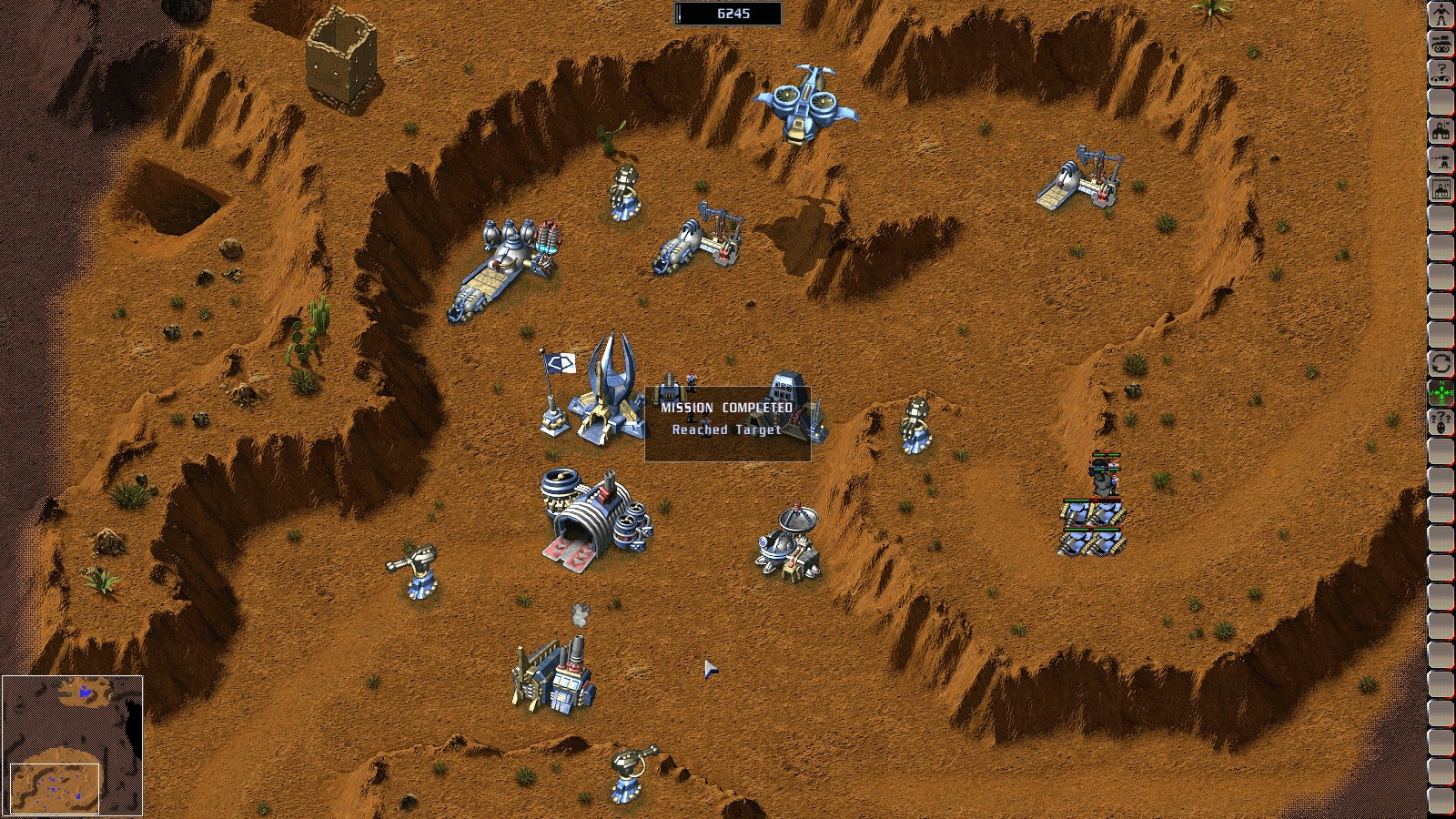Click the face with question marks icon
Screen dimensions: 1456x819
coord(1441,422)
